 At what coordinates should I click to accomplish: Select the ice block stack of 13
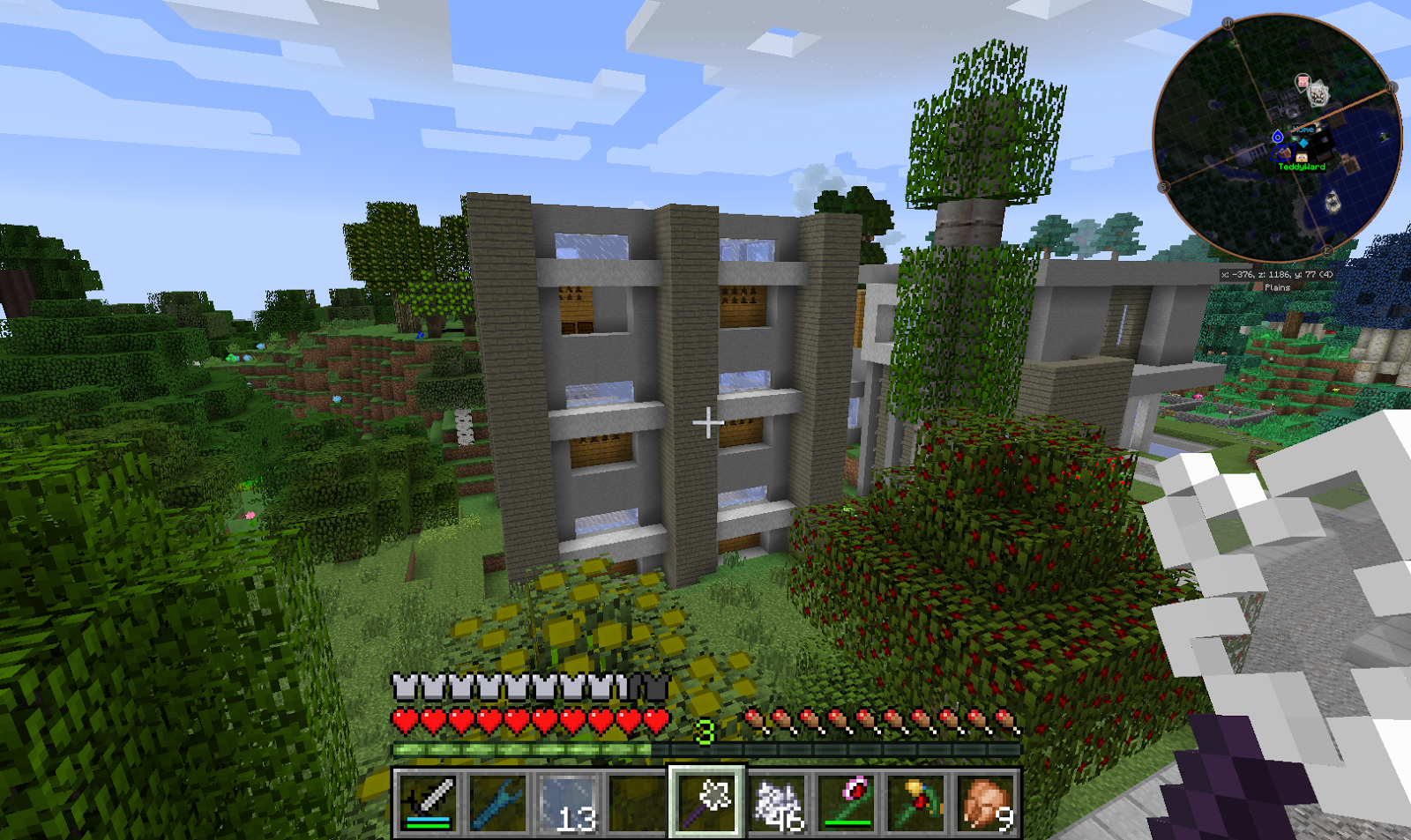(x=566, y=804)
